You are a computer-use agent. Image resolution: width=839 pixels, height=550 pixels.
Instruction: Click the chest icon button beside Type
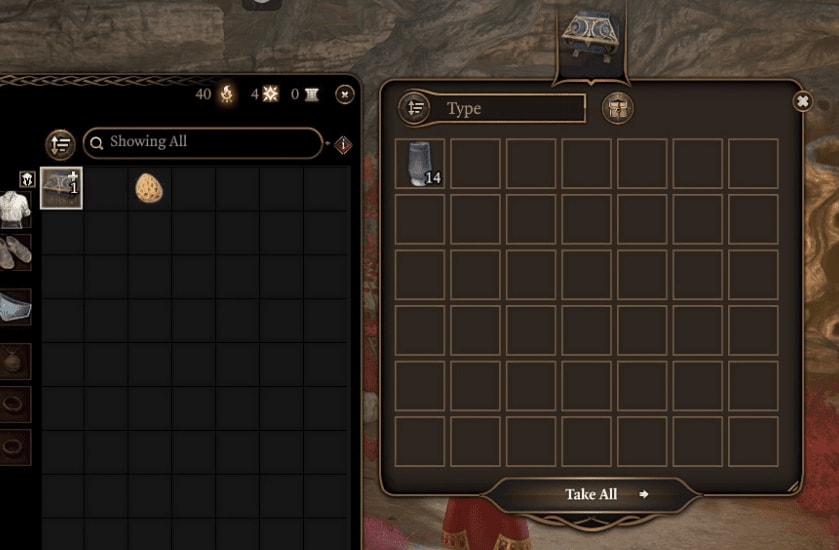(x=618, y=108)
